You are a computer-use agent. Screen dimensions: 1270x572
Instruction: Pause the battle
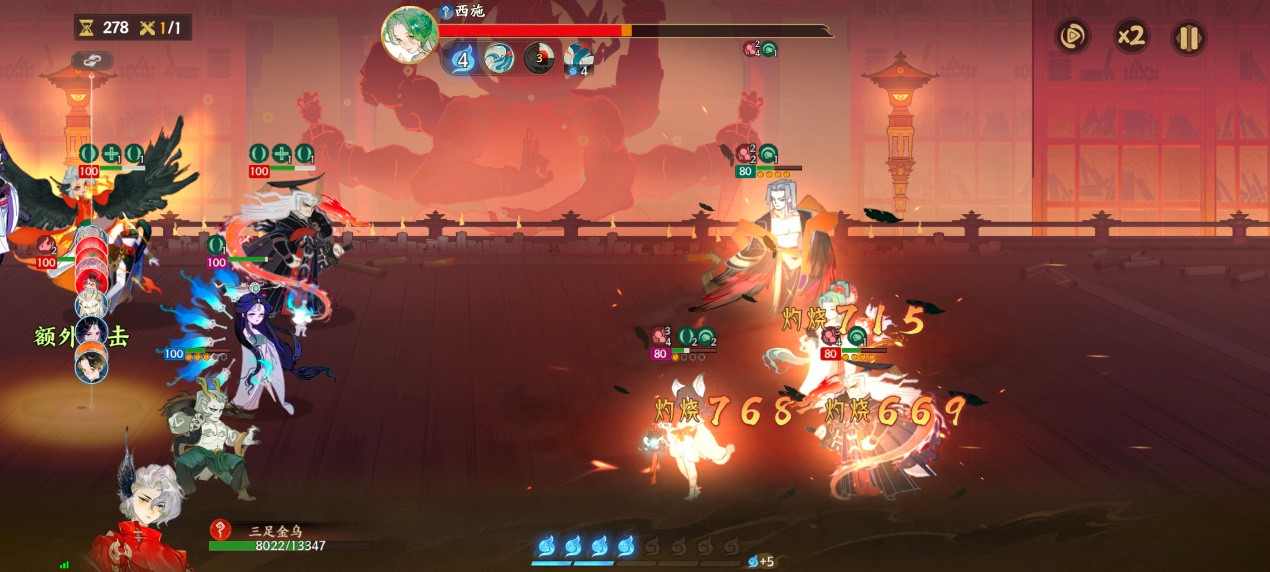1188,38
